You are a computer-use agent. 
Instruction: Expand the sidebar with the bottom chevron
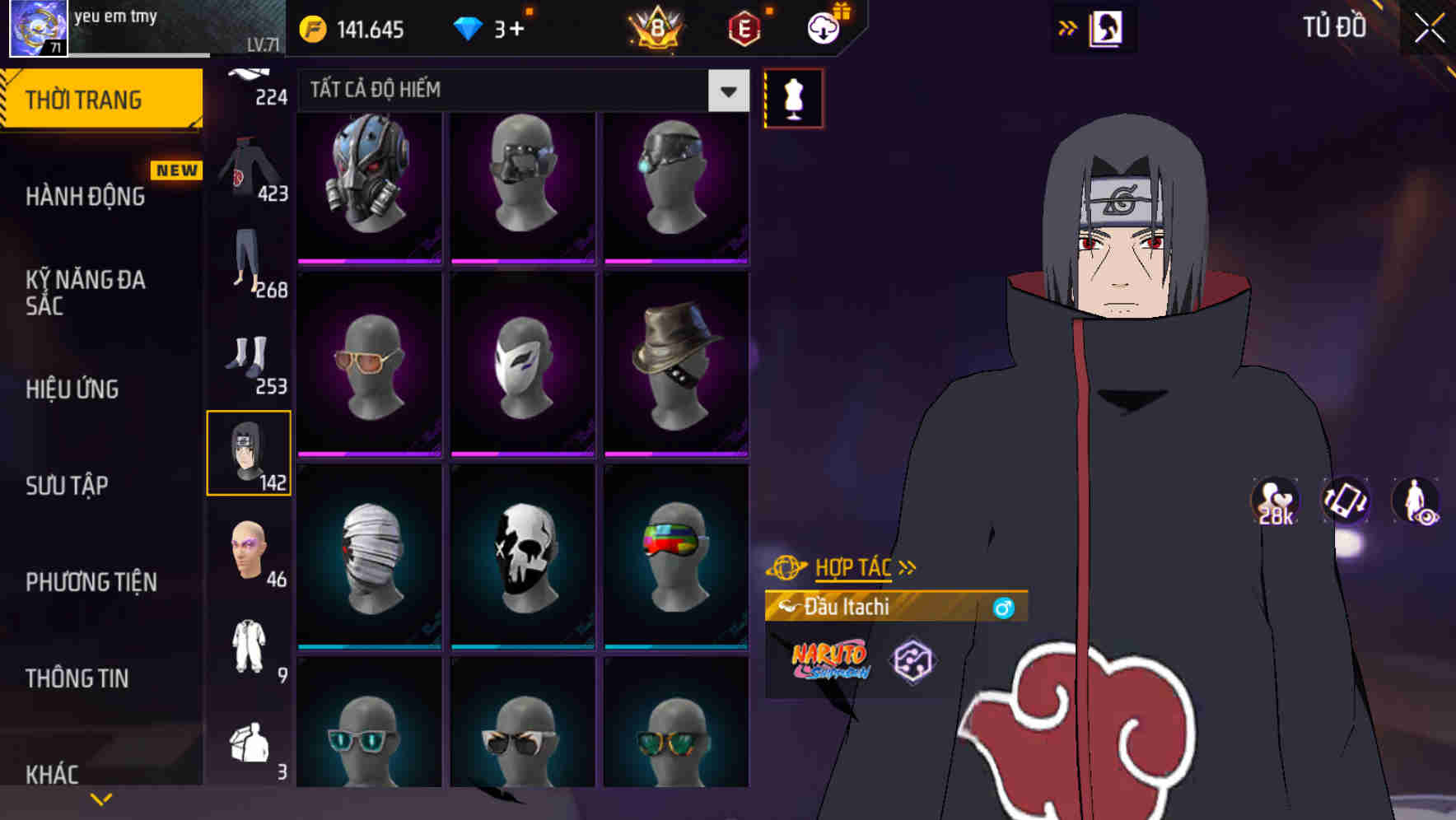tap(101, 797)
